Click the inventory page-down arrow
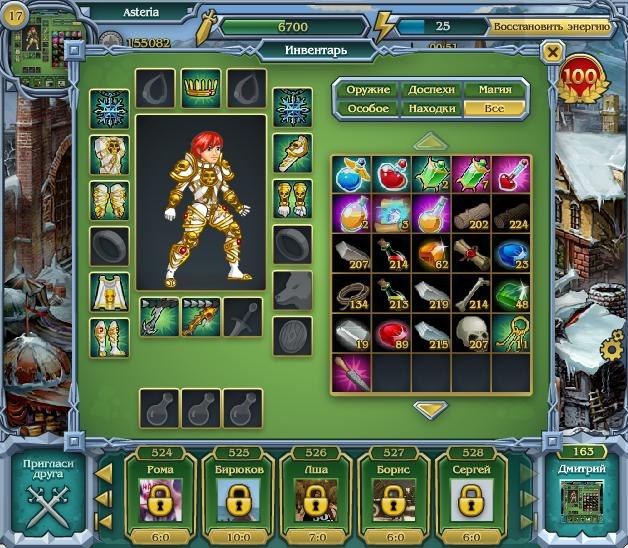 click(431, 409)
